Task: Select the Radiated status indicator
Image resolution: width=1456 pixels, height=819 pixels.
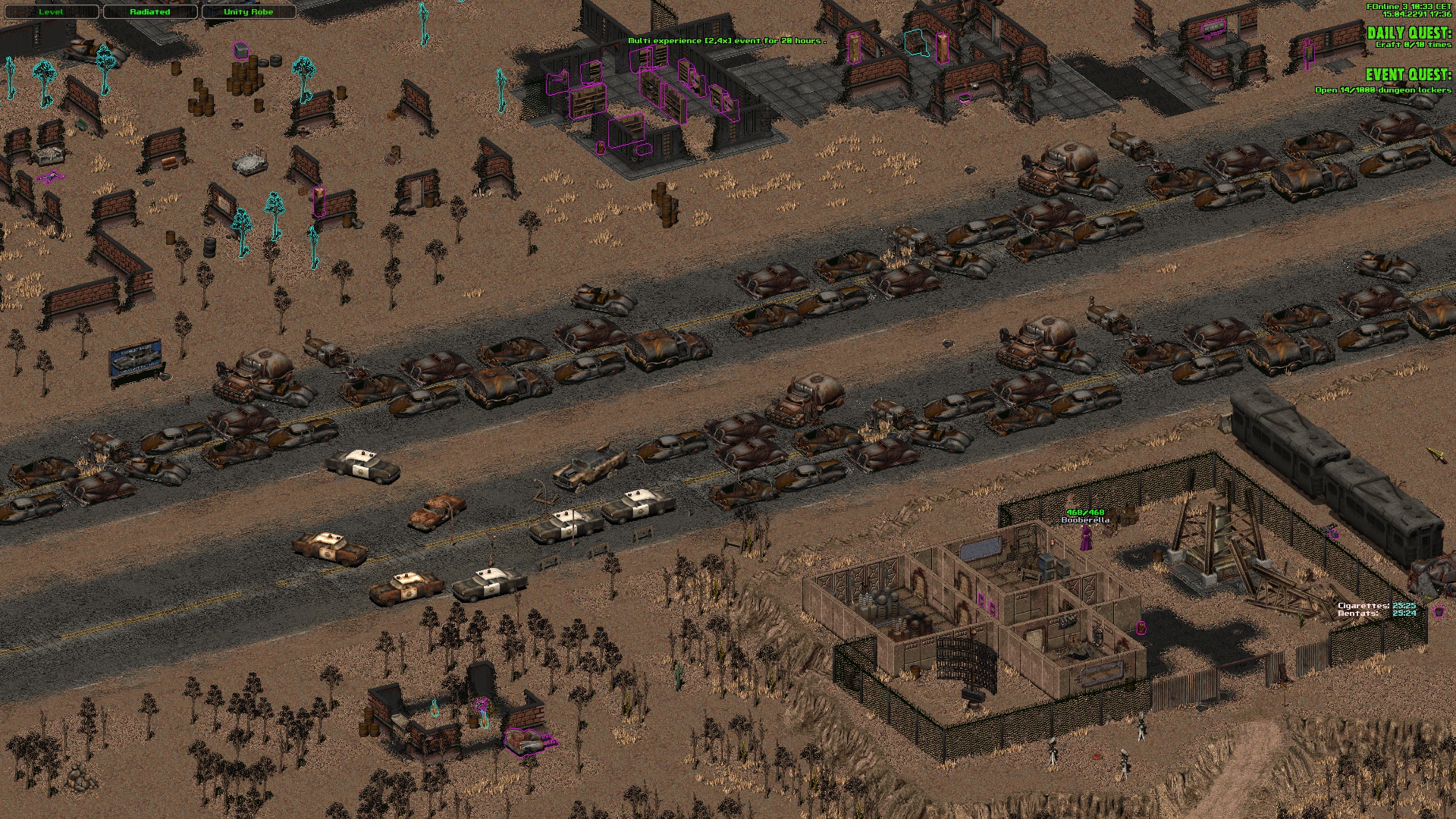Action: tap(149, 12)
